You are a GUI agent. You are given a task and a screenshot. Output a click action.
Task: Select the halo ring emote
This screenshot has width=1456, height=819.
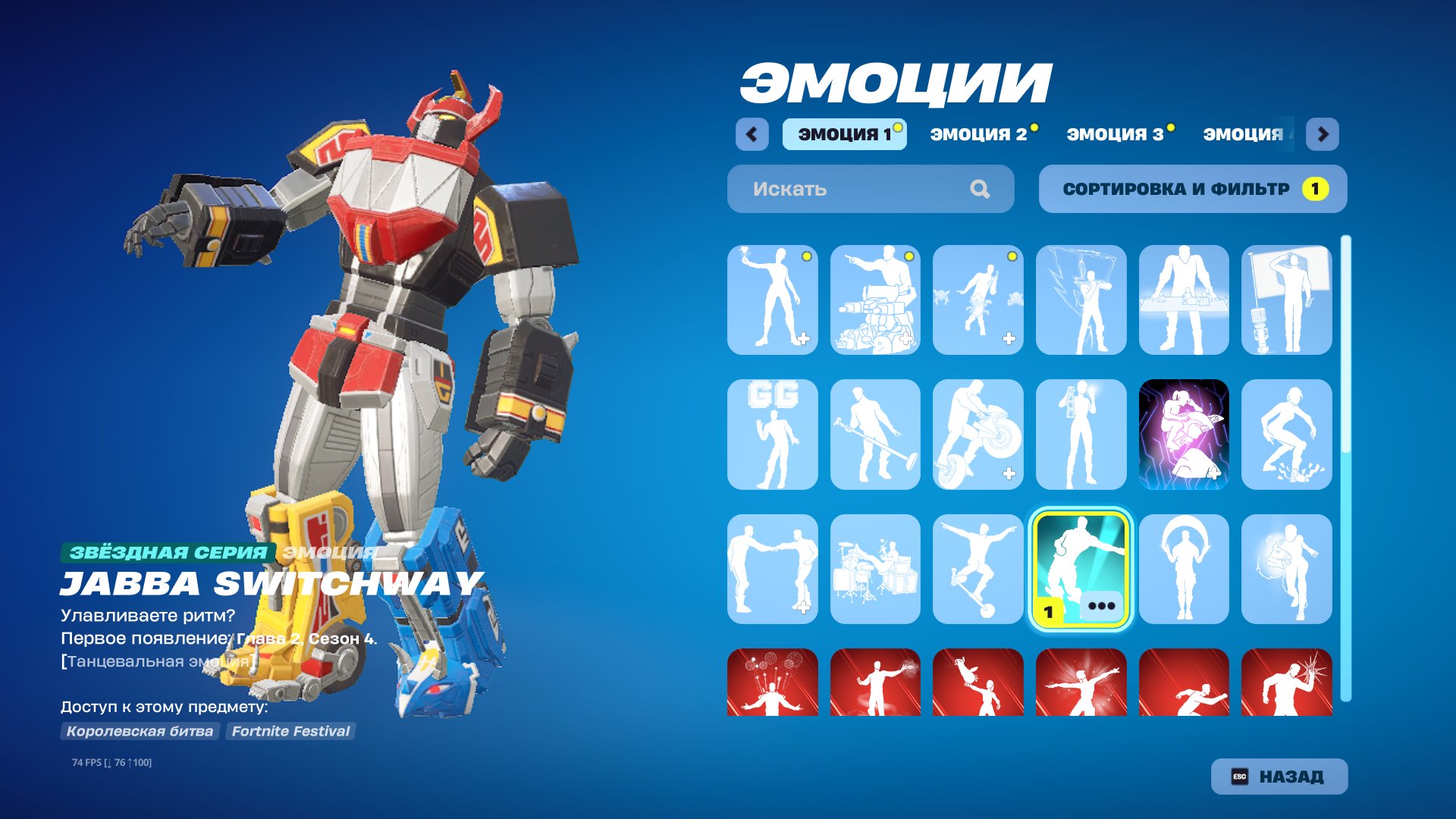pos(1184,570)
